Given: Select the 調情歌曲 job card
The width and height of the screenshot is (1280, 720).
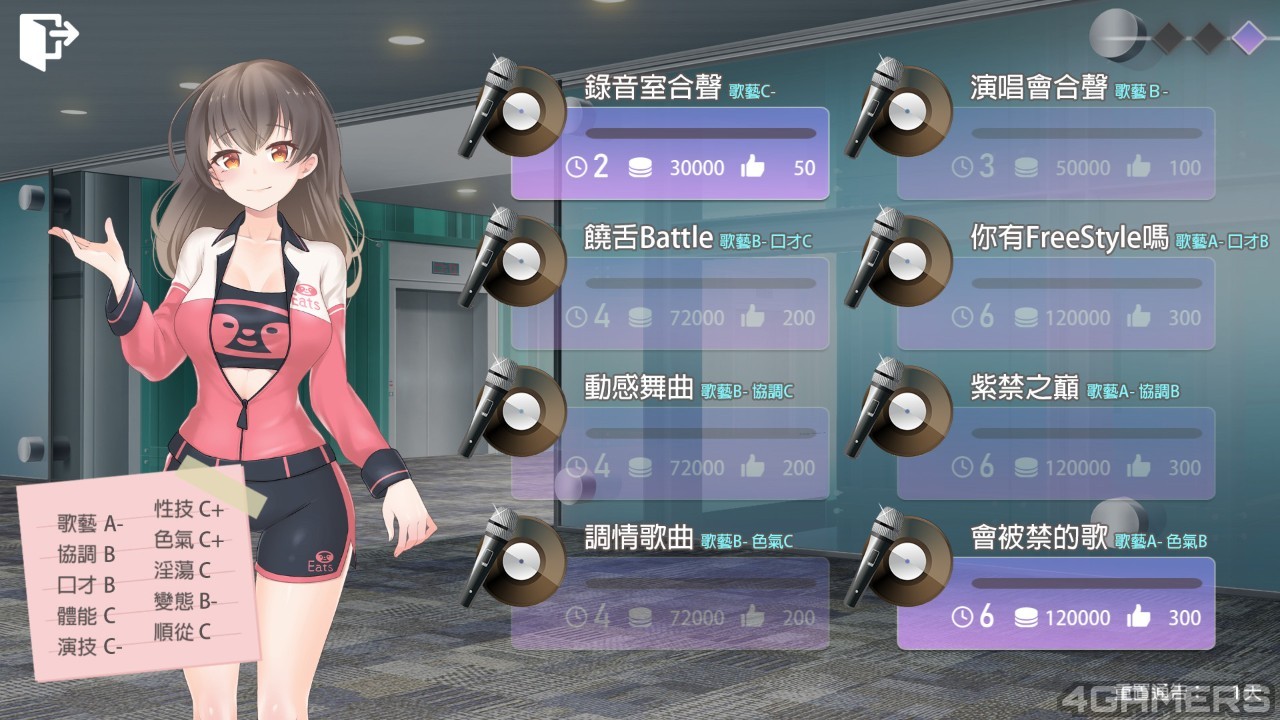Looking at the screenshot, I should tap(670, 603).
